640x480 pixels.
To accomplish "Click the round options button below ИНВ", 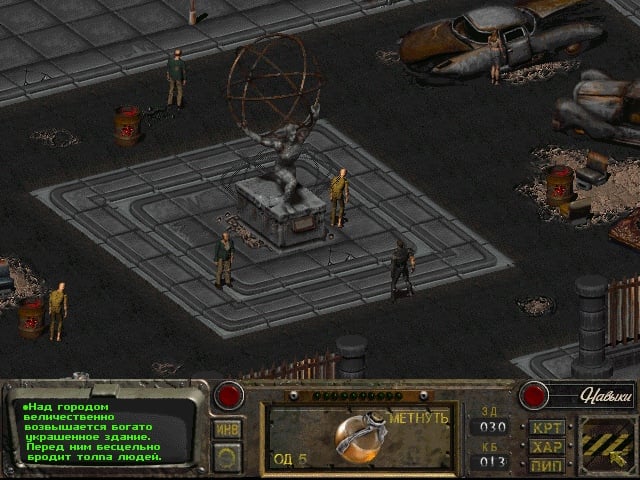I will 227,456.
